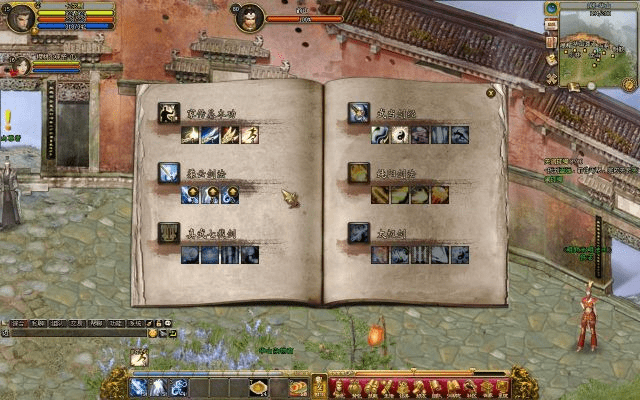
Task: Open the first red menu bar button
Action: click(337, 387)
